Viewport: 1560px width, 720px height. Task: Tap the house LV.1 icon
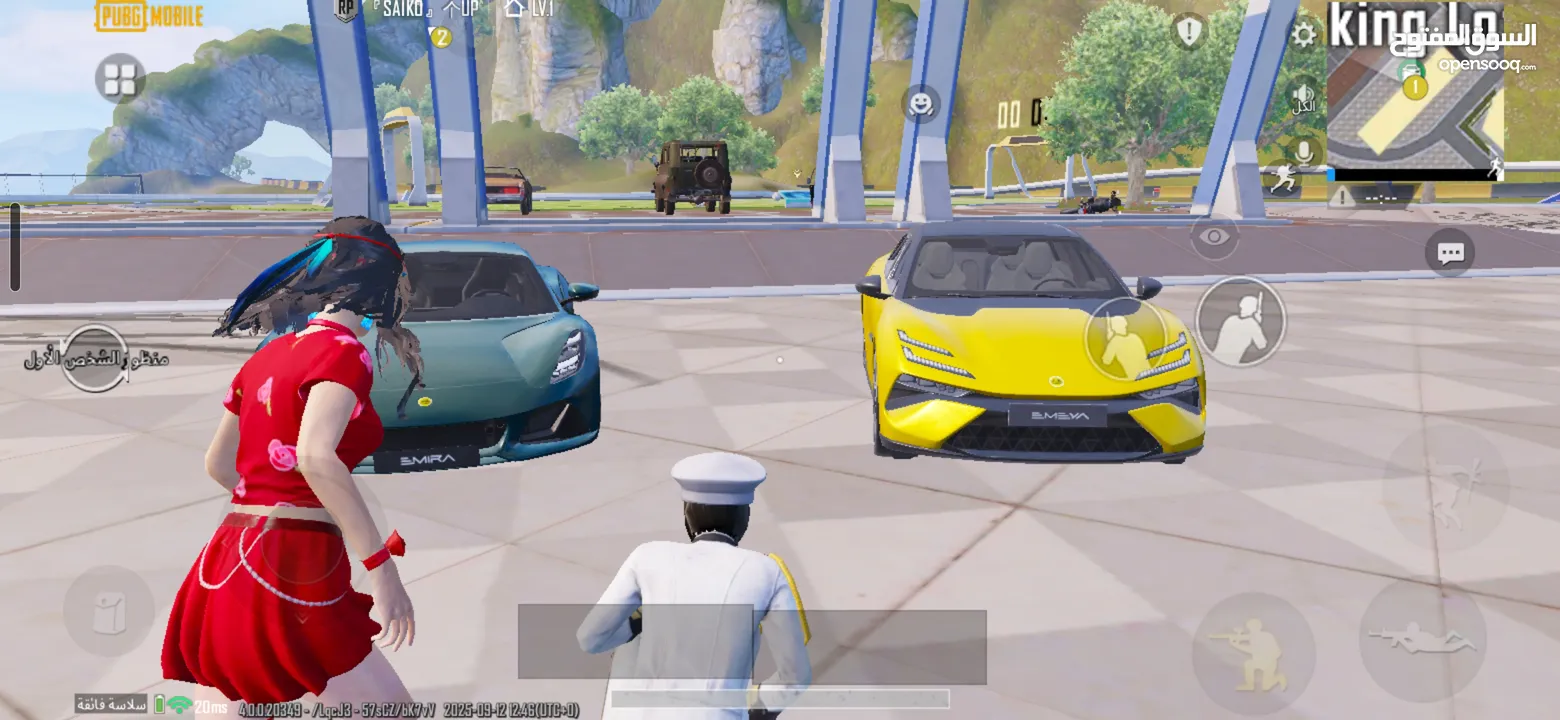[515, 9]
